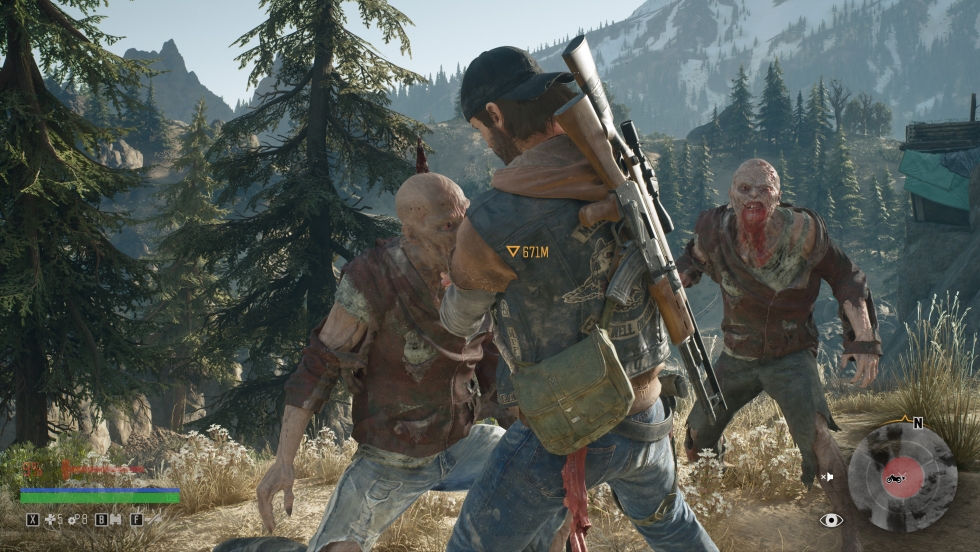Click the speaker noise indicator icon
The height and width of the screenshot is (552, 980).
point(827,477)
